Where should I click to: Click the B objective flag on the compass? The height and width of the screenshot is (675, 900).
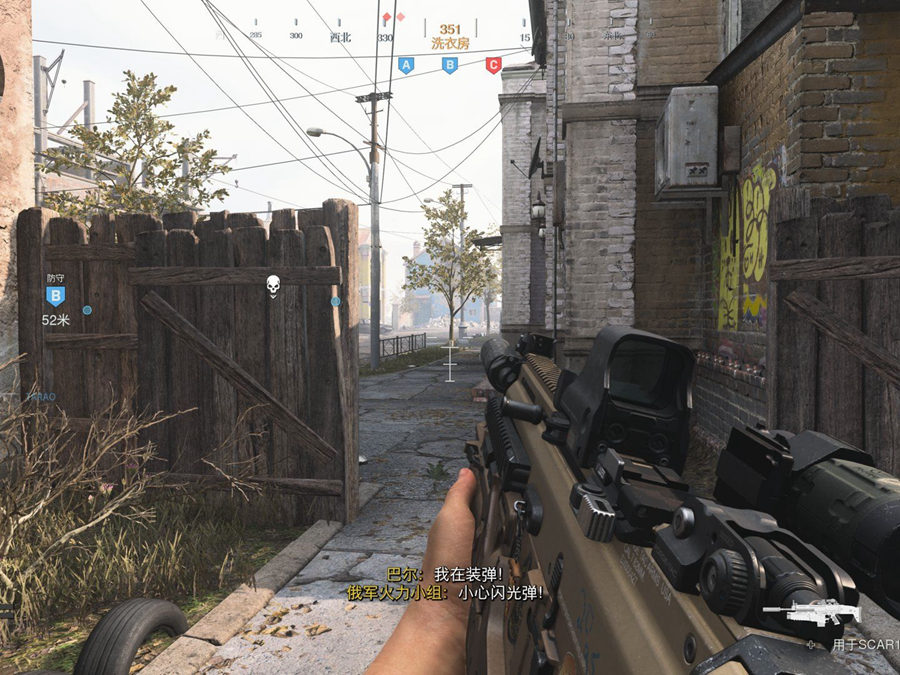[450, 65]
